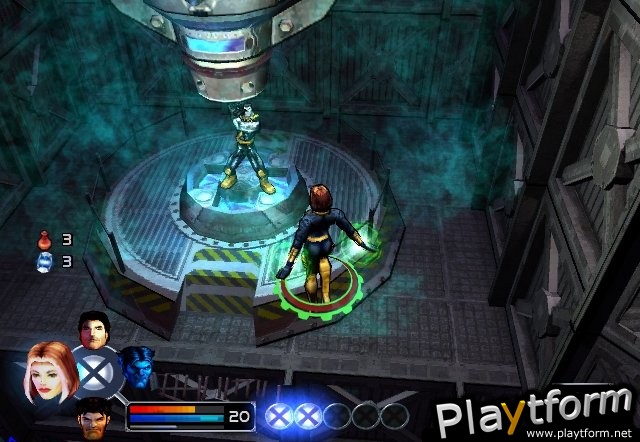Use the red health potion icon
The height and width of the screenshot is (442, 640).
click(x=44, y=240)
